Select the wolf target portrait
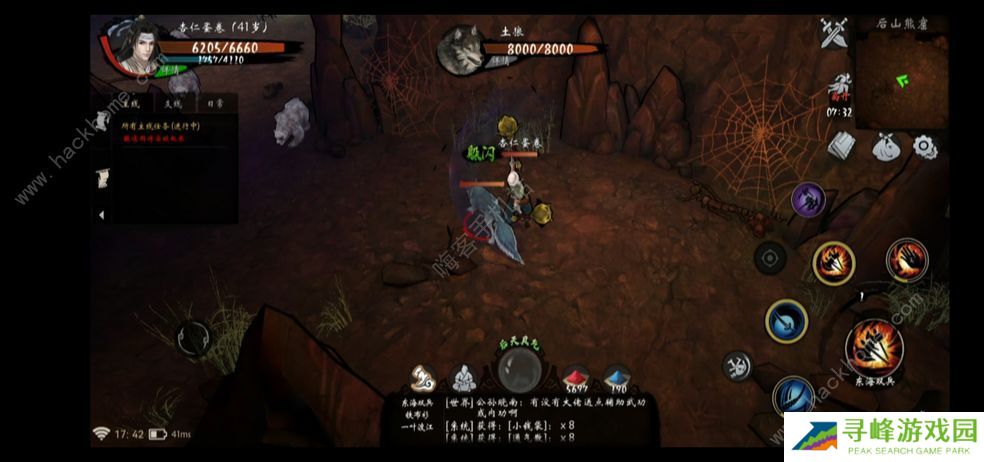 (x=462, y=48)
